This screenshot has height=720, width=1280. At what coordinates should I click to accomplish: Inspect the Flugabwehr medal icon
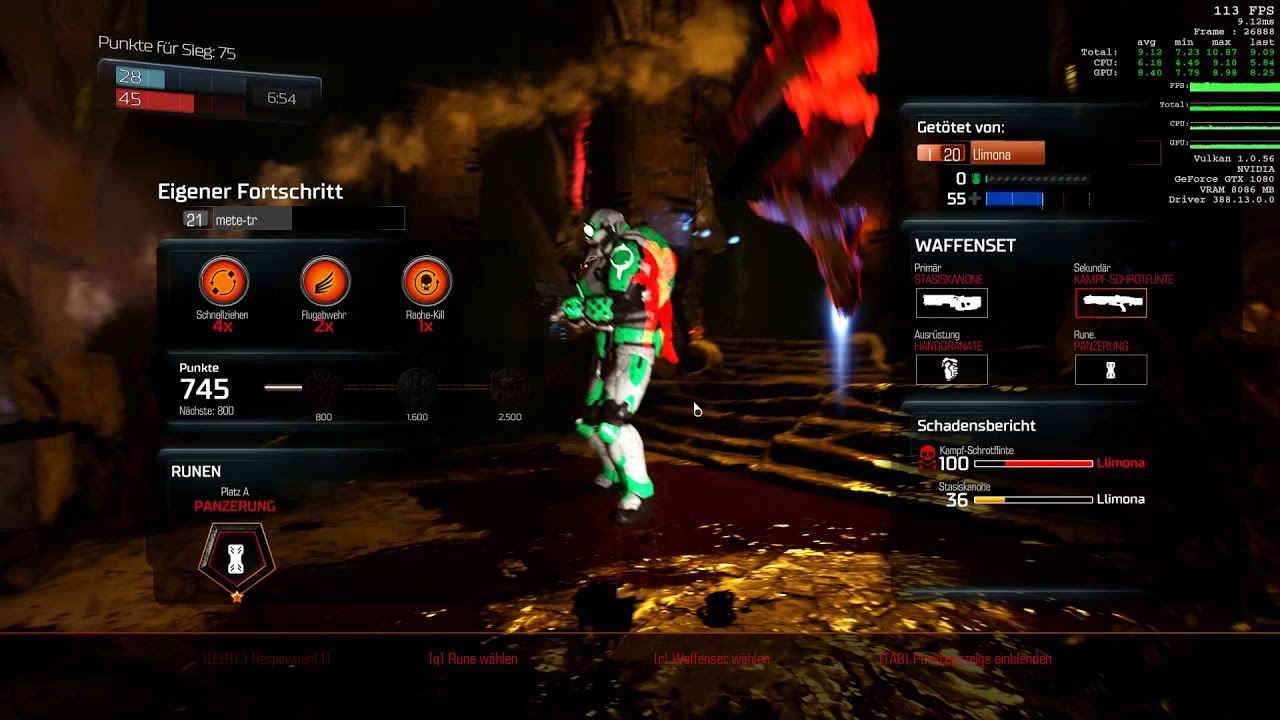pos(325,281)
